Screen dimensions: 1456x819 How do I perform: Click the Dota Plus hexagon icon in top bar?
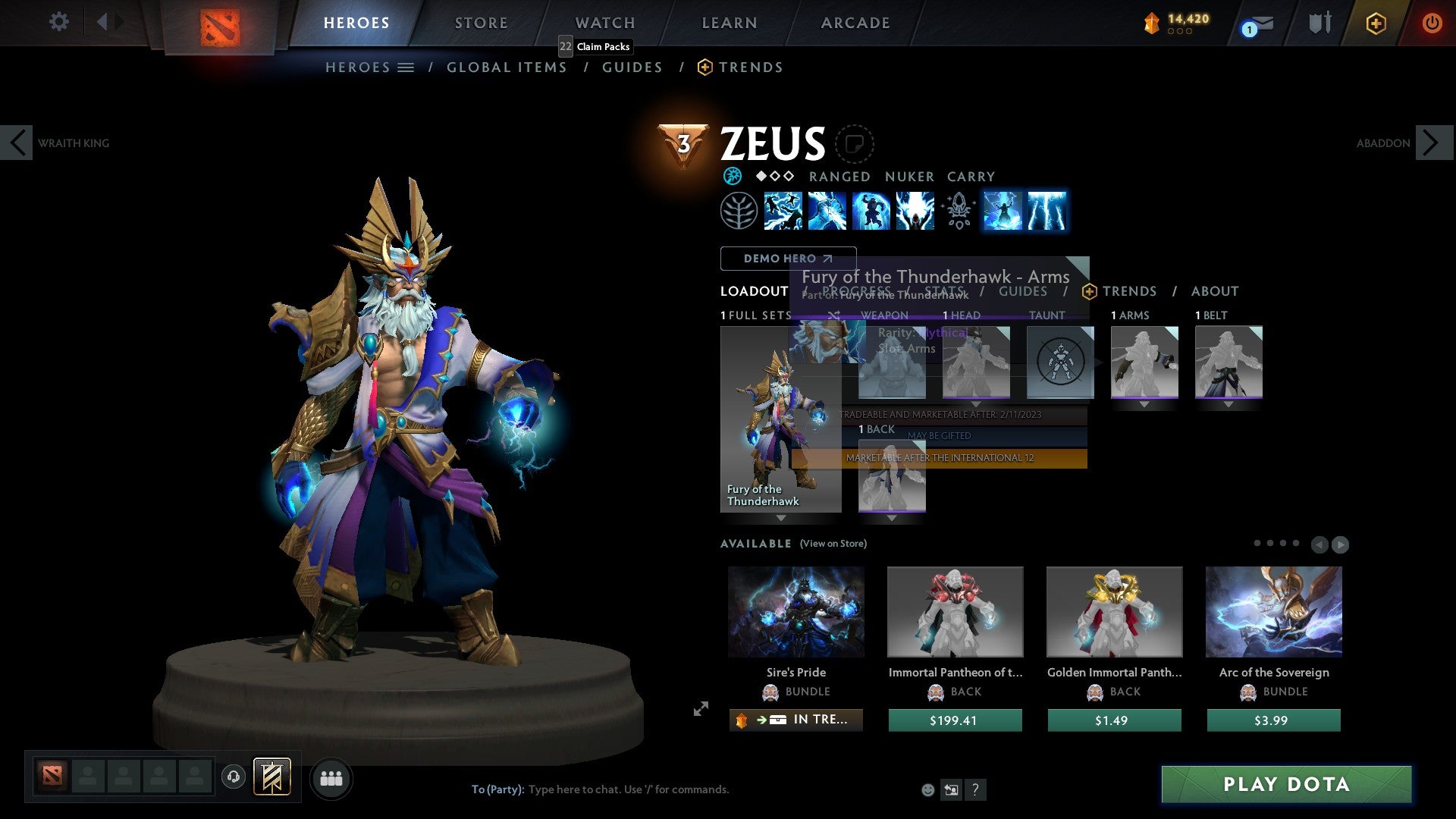pyautogui.click(x=1376, y=24)
